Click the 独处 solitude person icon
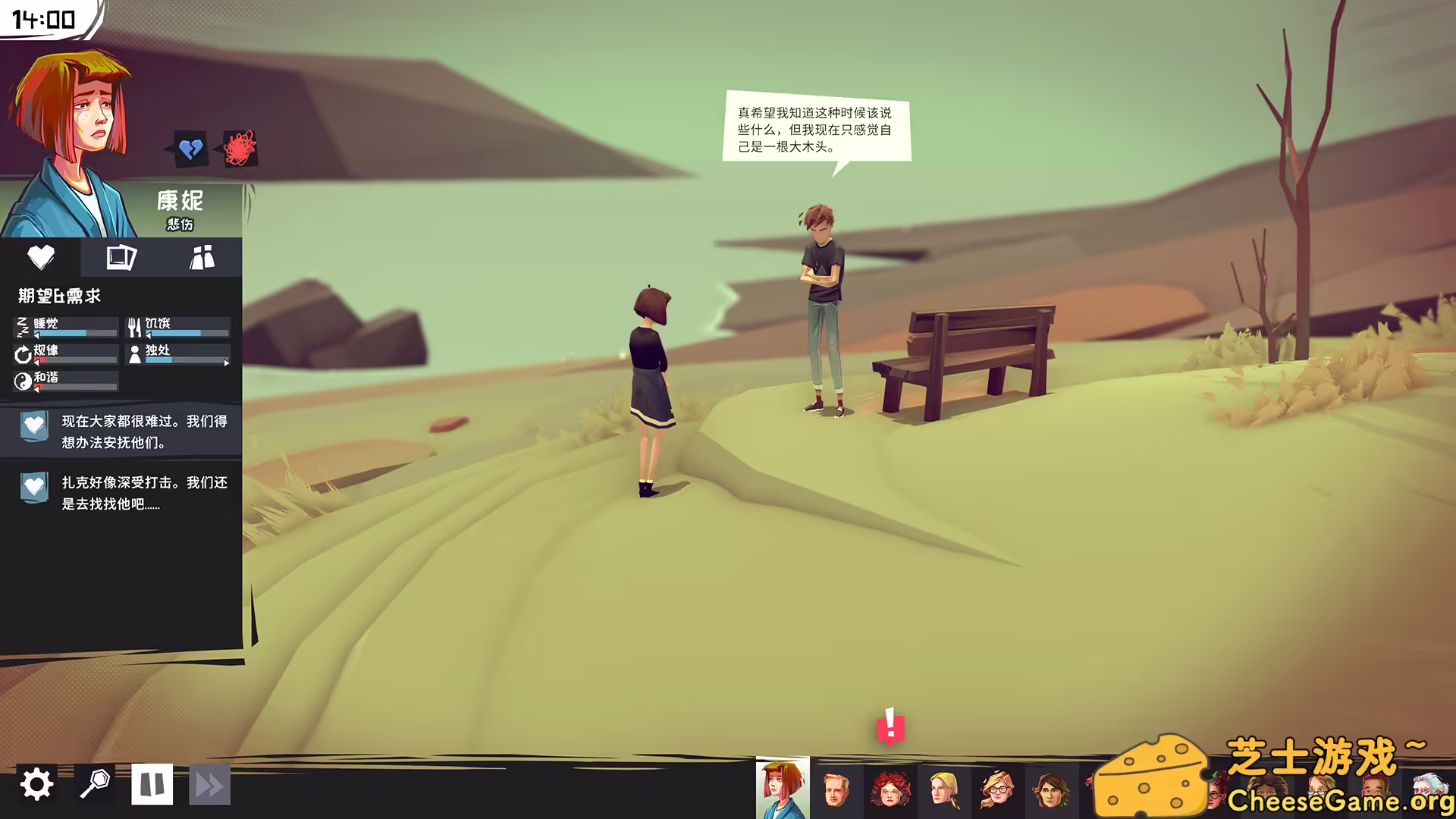 (x=133, y=353)
